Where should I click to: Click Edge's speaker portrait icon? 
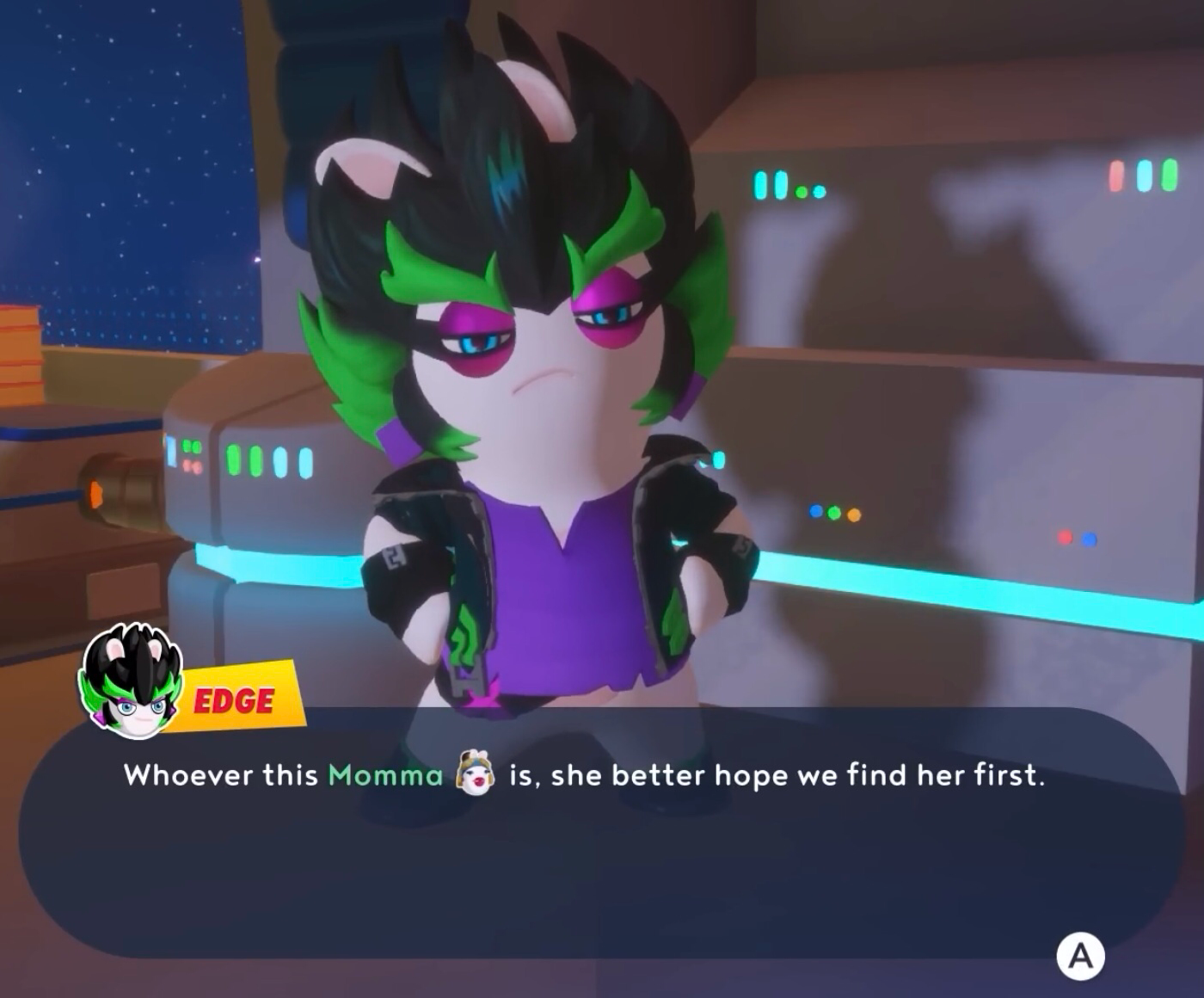click(x=131, y=681)
